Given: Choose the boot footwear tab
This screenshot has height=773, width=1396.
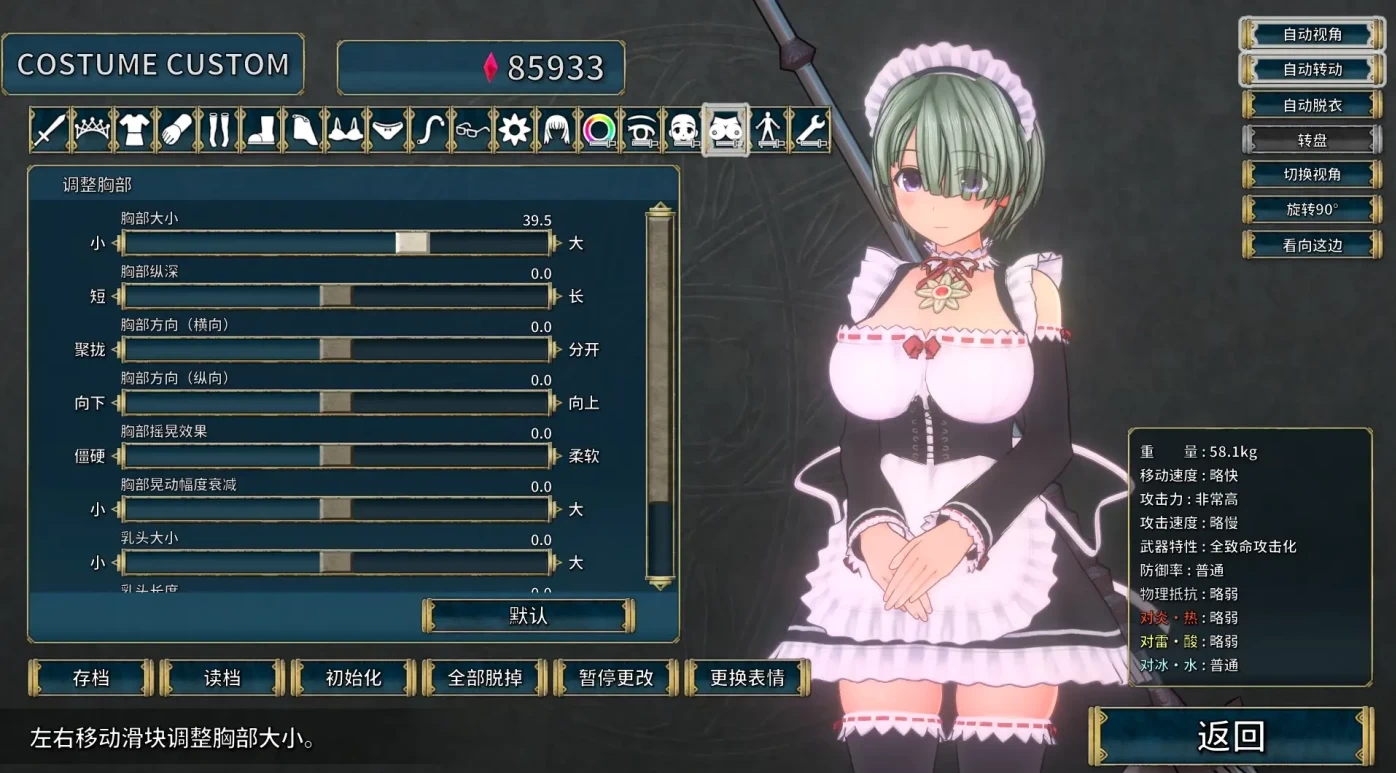Looking at the screenshot, I should pos(261,130).
